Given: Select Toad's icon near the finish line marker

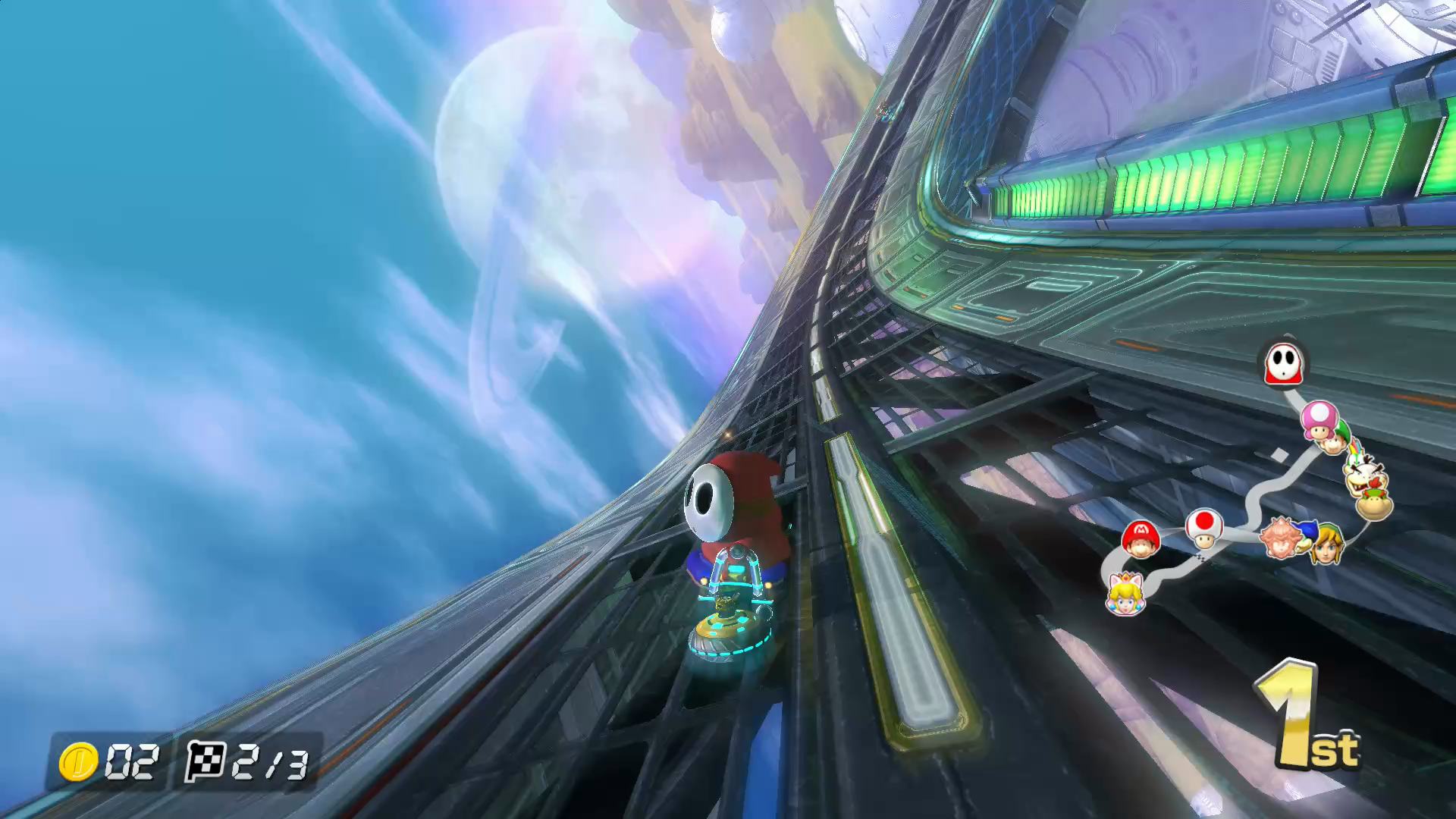Looking at the screenshot, I should click(x=1203, y=529).
